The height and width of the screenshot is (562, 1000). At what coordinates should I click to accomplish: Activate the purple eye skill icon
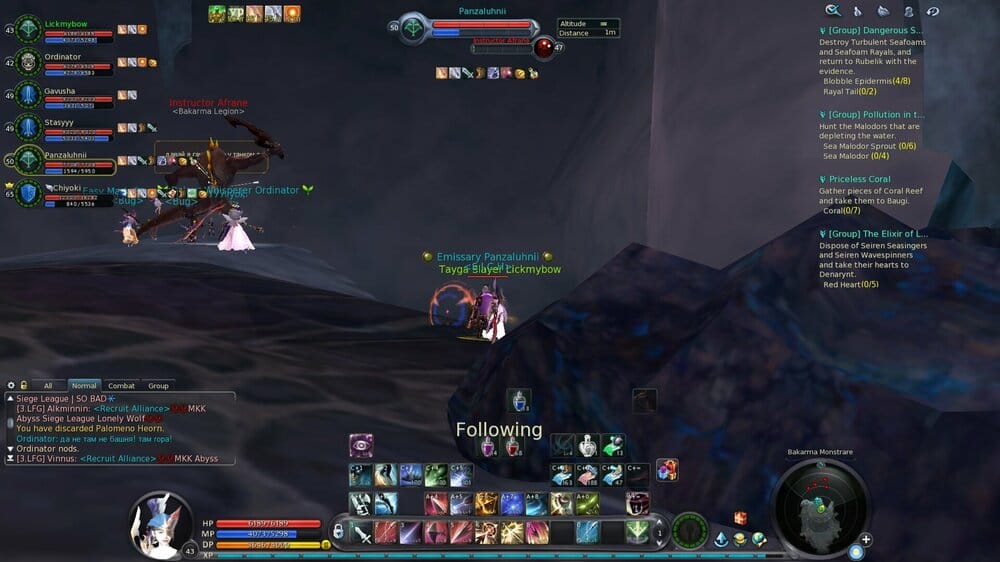tap(361, 445)
